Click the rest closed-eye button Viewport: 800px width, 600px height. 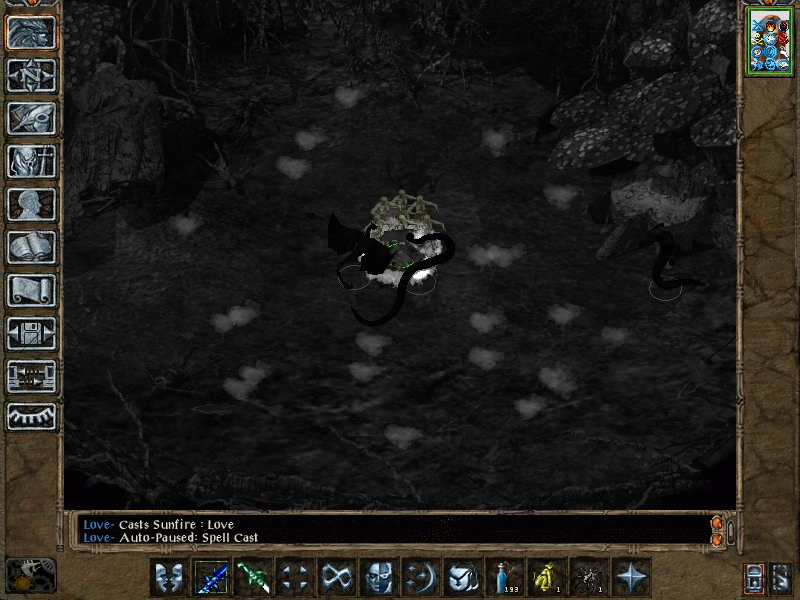point(31,417)
